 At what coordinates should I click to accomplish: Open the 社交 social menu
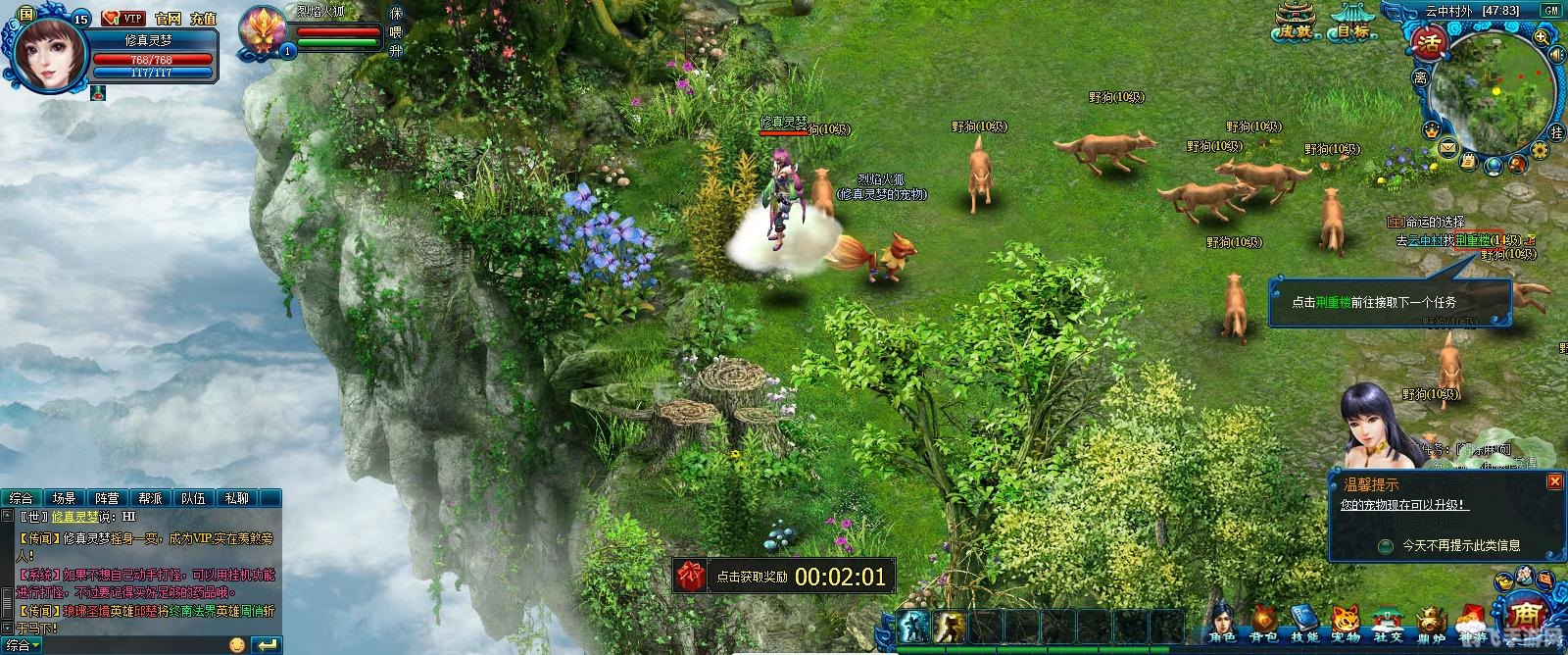1388,624
